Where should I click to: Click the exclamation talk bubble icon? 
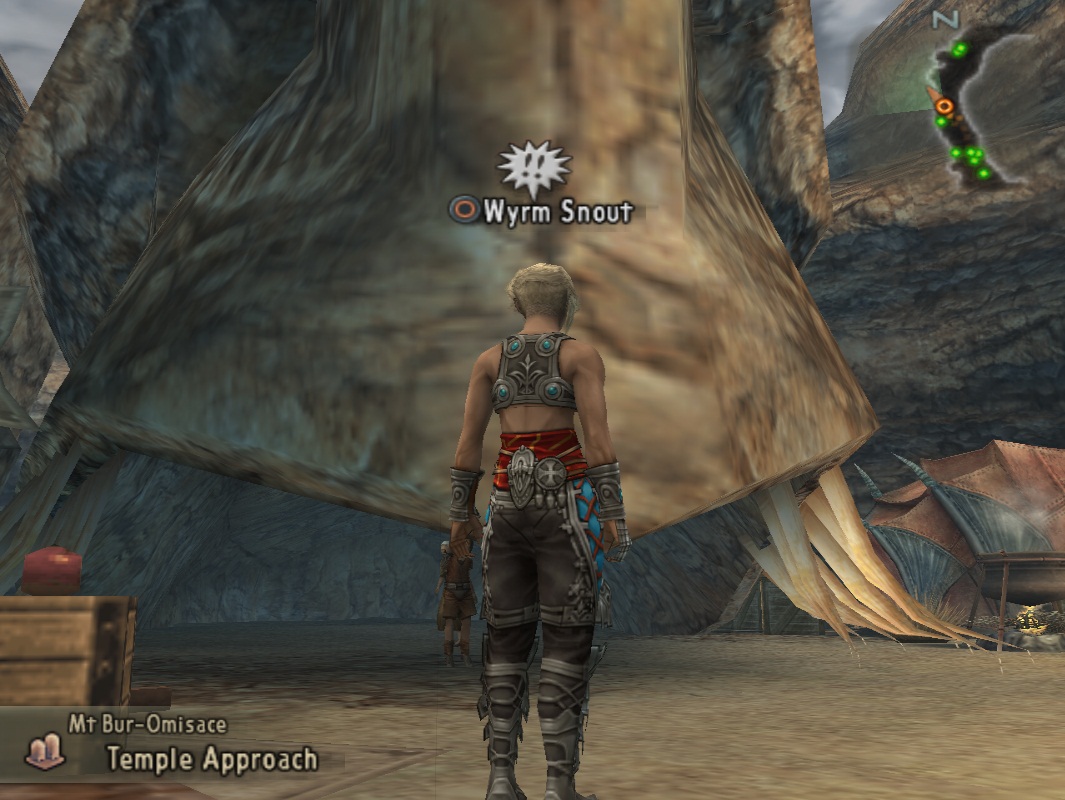click(x=534, y=168)
